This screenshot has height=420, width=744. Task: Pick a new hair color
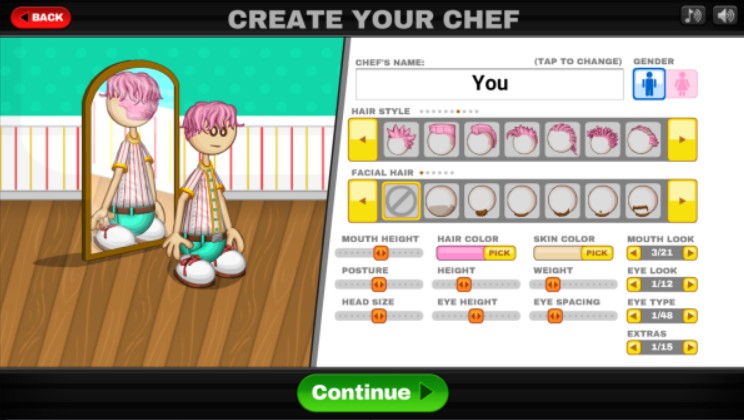click(x=500, y=254)
